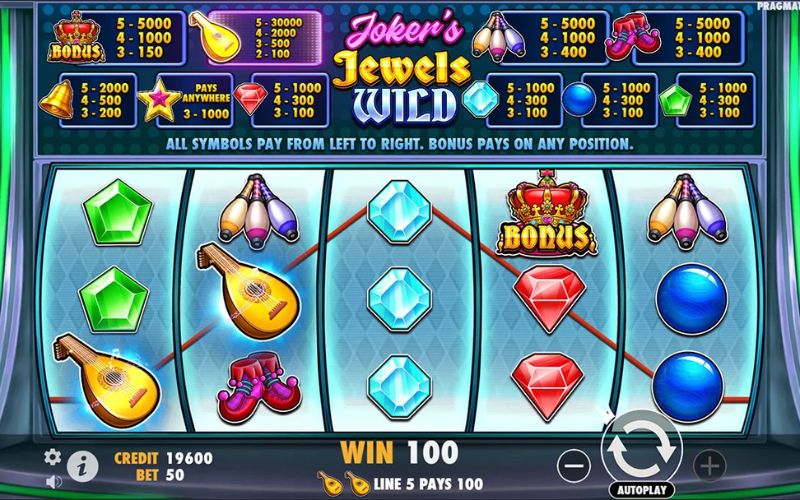Increase the bet with the plus button
The width and height of the screenshot is (800, 500).
(x=709, y=464)
